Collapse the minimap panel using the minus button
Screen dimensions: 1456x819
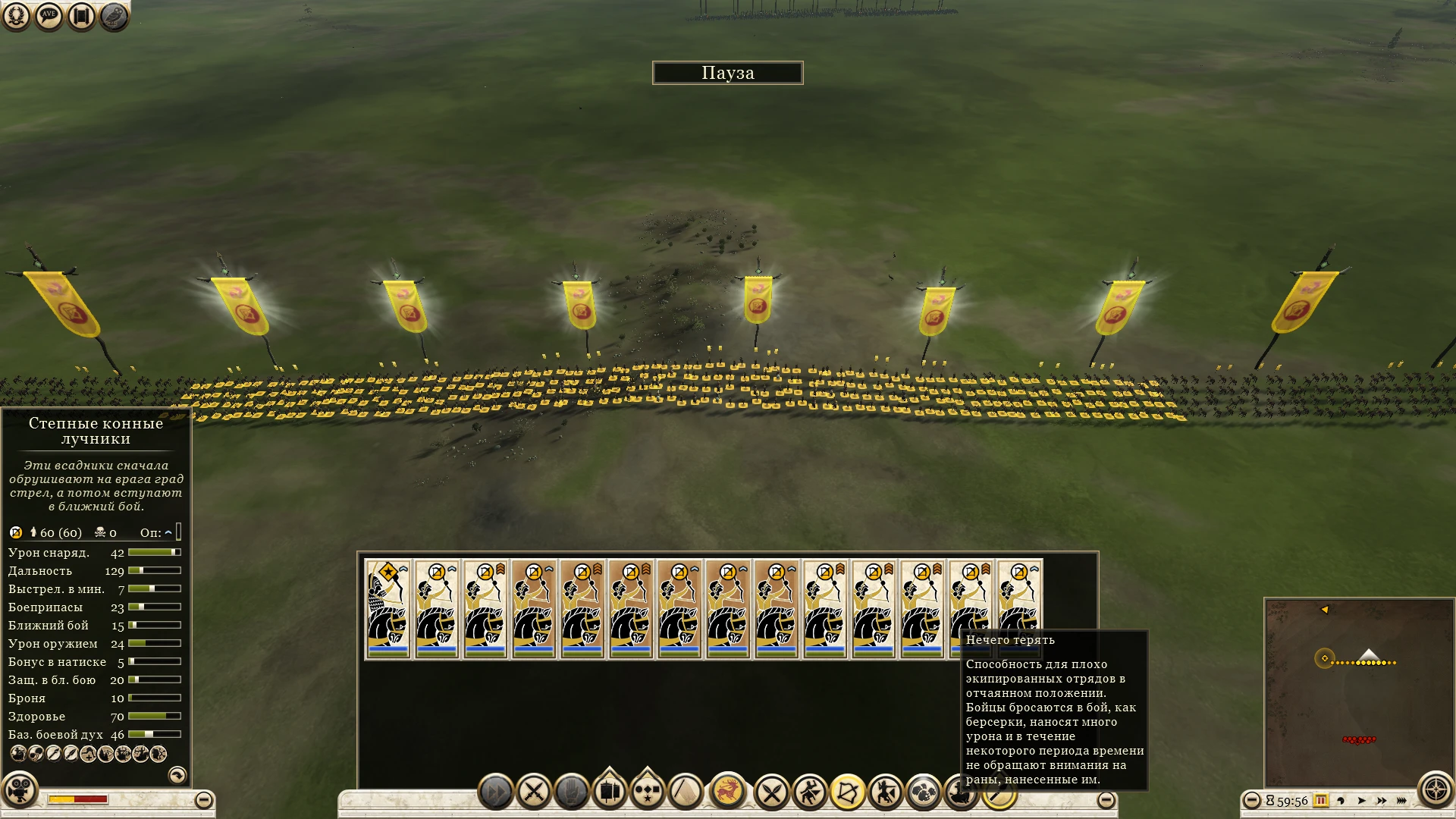(1253, 800)
